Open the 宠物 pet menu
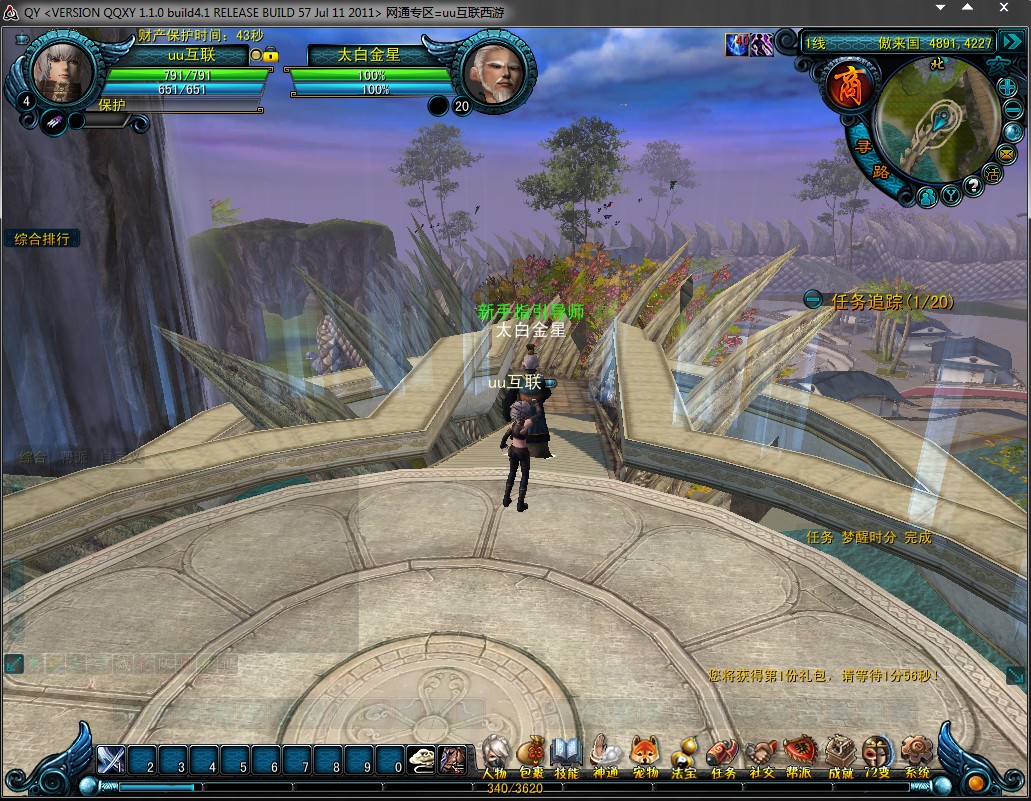 point(645,755)
